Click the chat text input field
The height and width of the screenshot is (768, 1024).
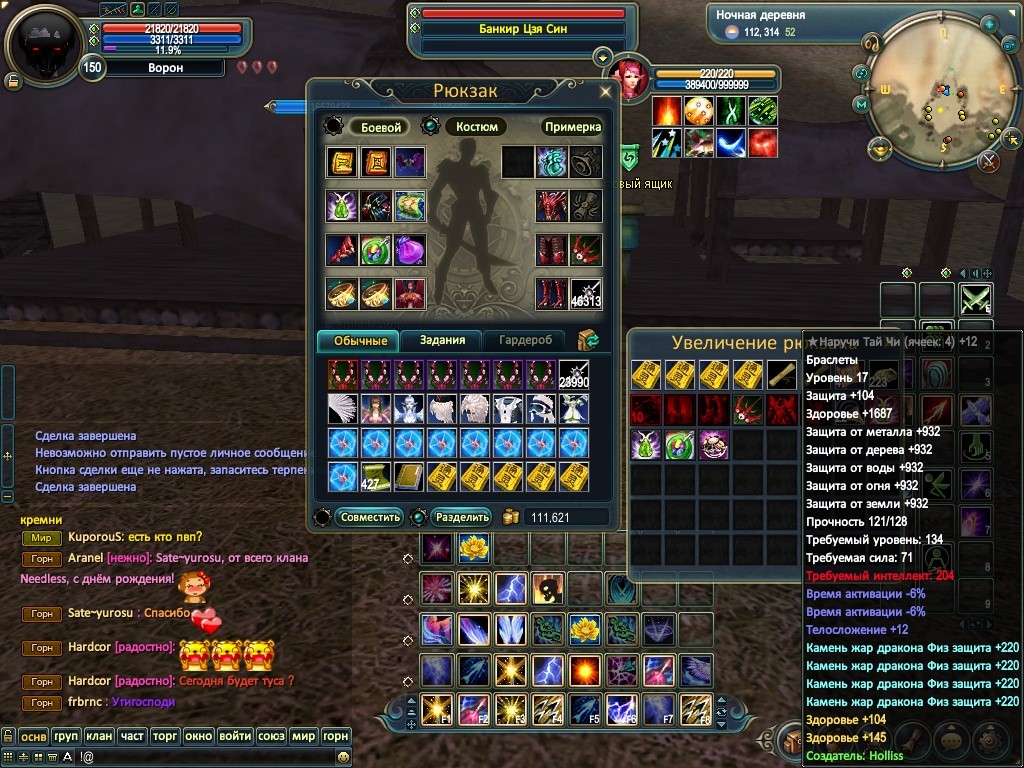coord(190,758)
